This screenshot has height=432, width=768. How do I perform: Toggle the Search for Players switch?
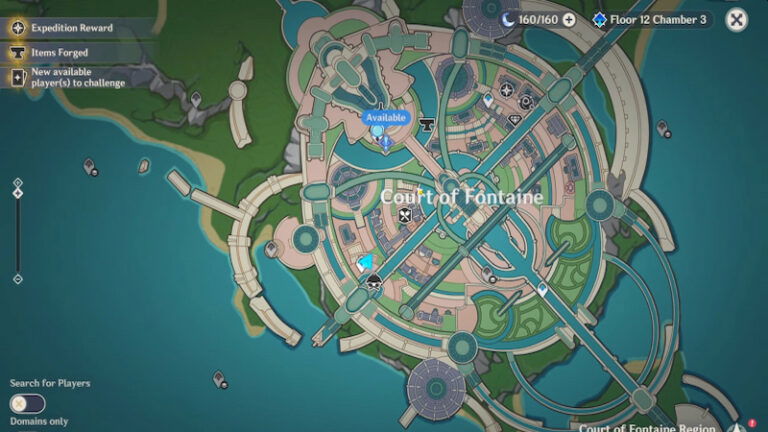(x=28, y=404)
